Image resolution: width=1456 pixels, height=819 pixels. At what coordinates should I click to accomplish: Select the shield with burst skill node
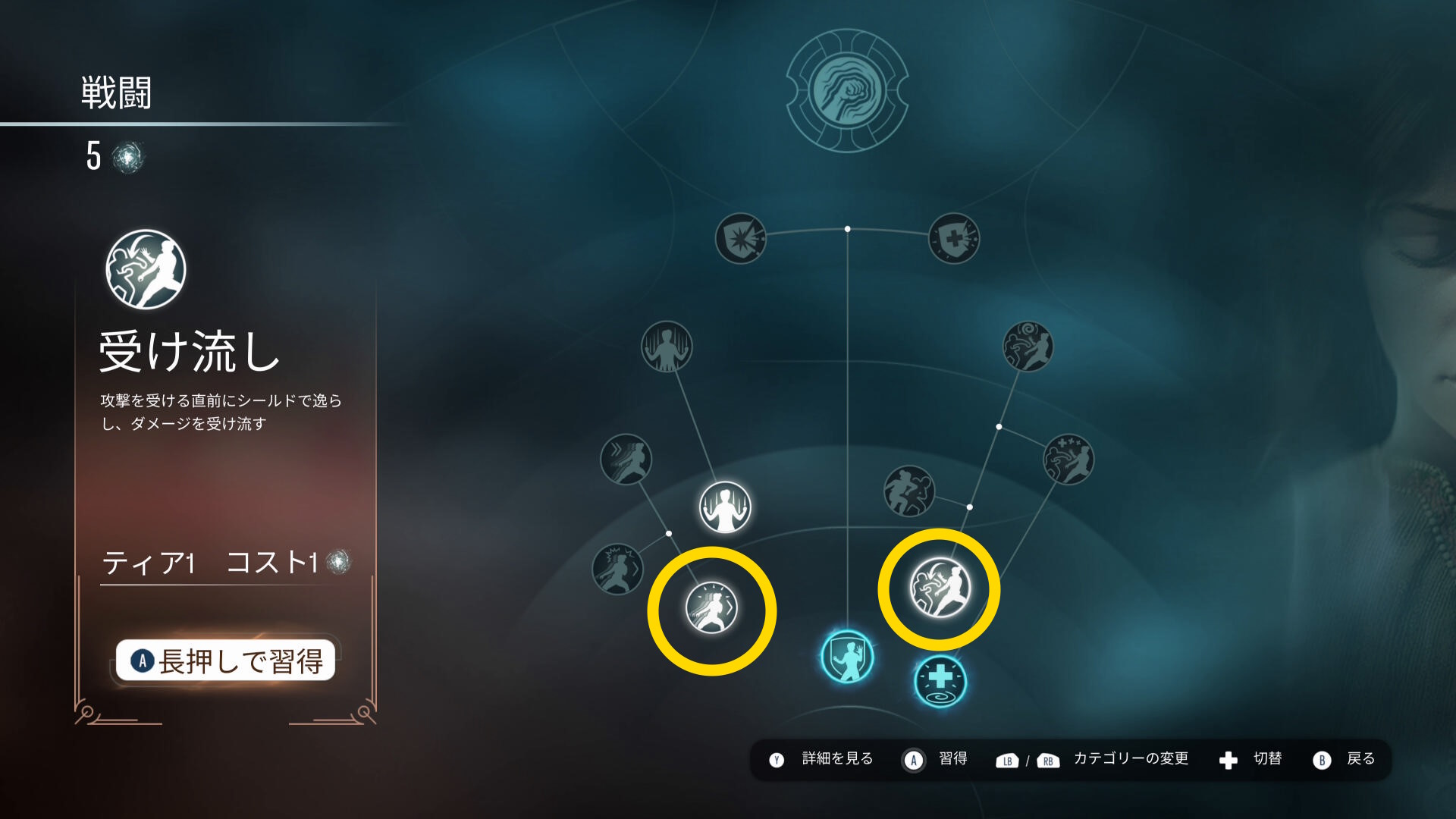tap(741, 239)
